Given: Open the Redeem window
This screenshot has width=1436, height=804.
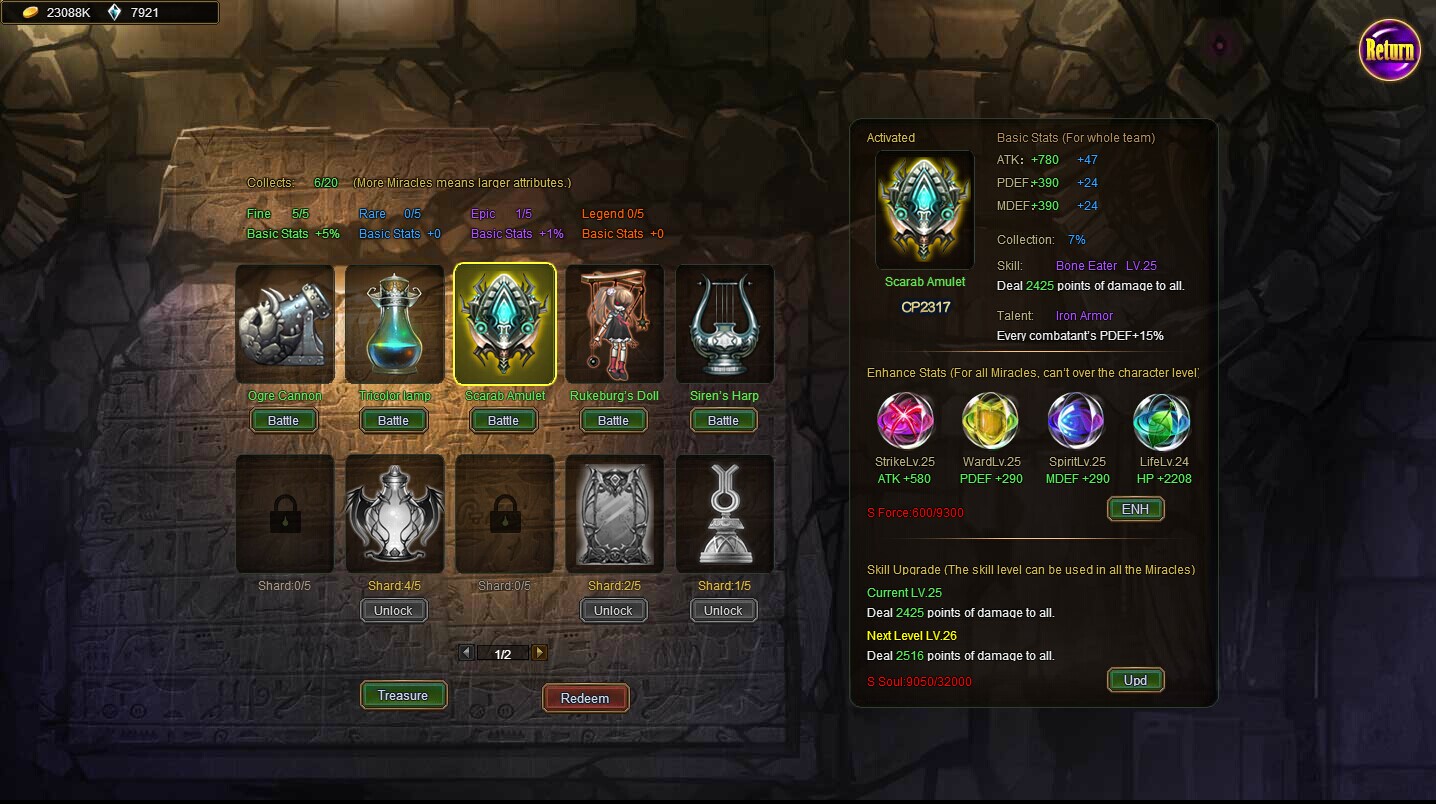Looking at the screenshot, I should (x=585, y=698).
